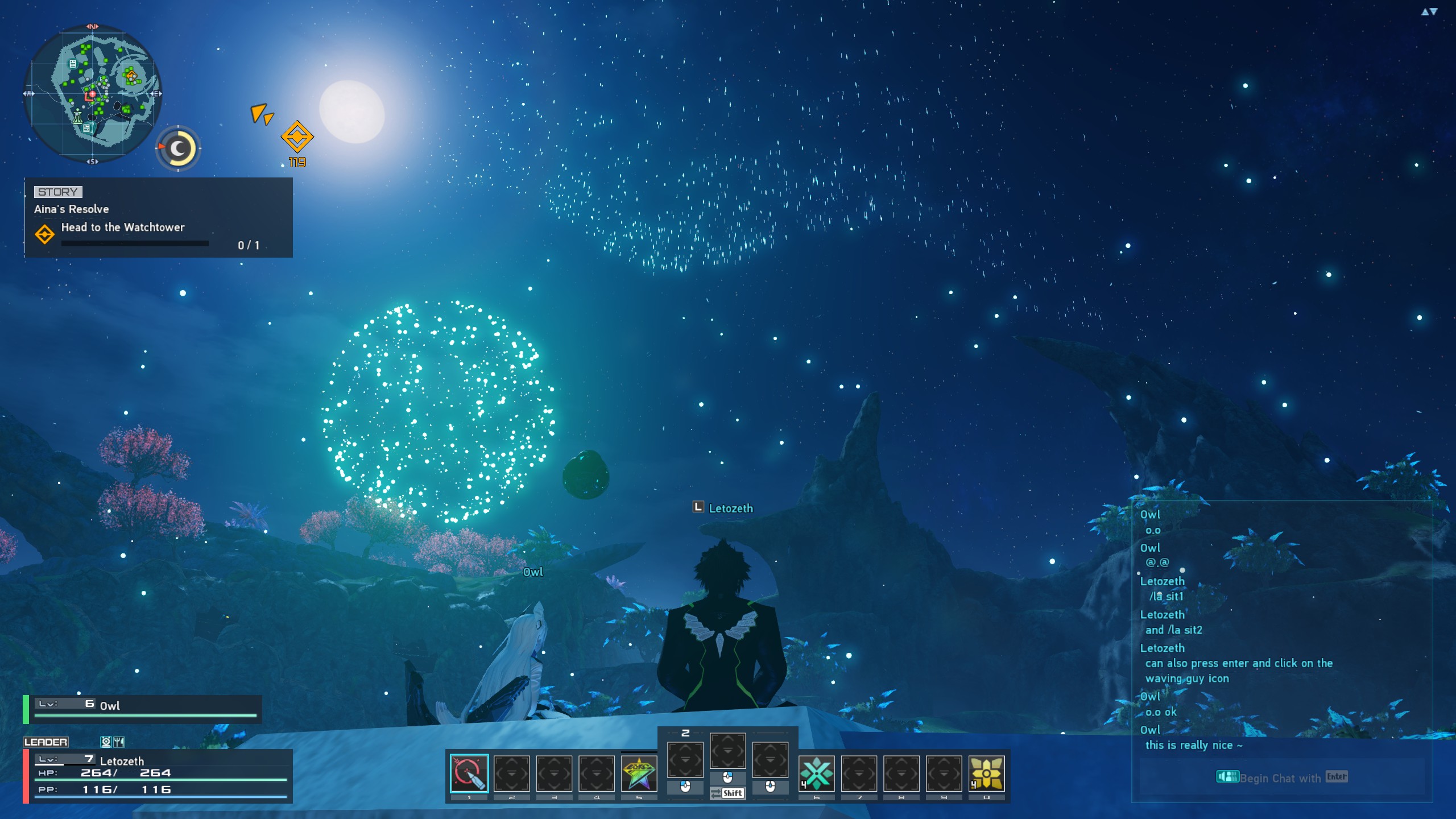This screenshot has width=1456, height=819.
Task: Use the rainbow star item in slot 5
Action: pos(639,773)
